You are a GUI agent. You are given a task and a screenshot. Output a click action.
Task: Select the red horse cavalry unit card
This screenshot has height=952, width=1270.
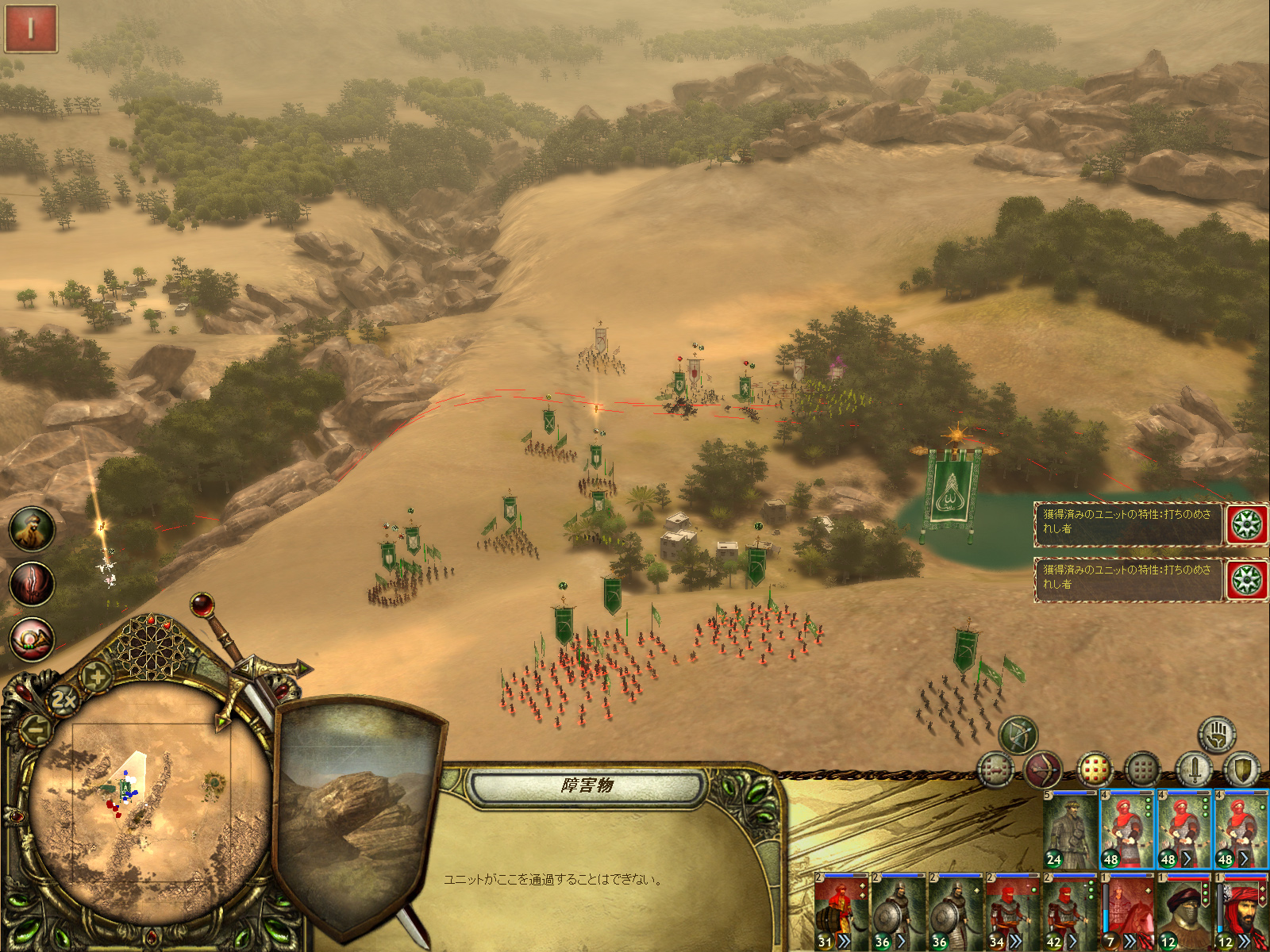1127,912
